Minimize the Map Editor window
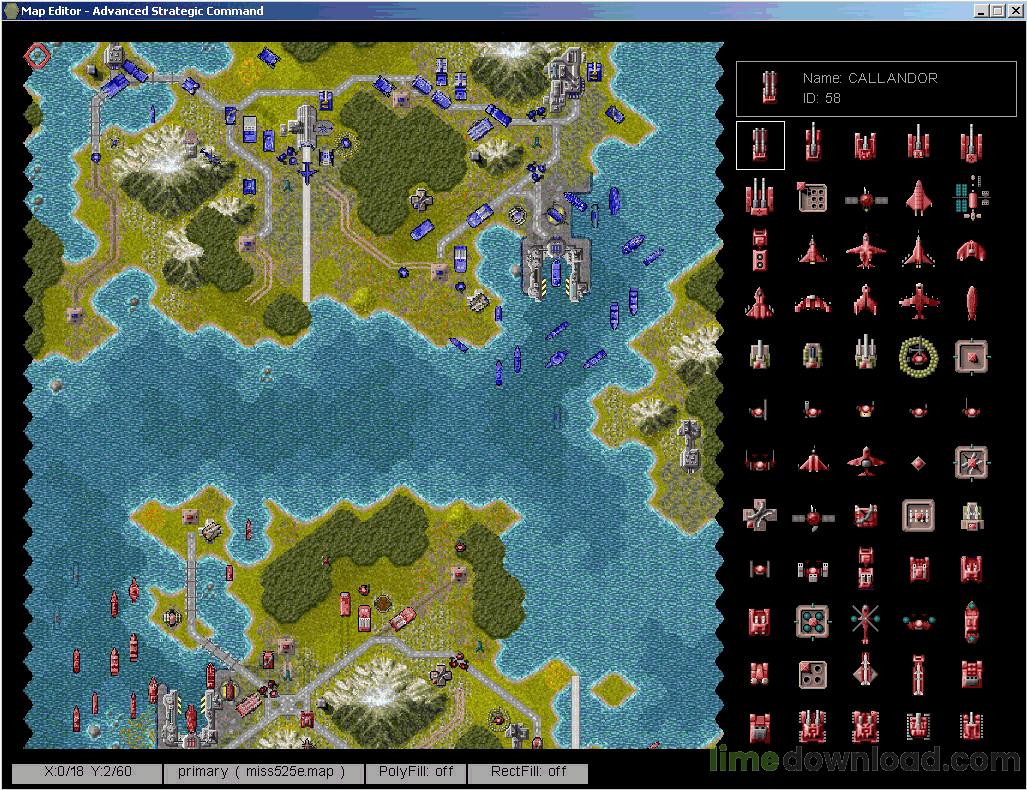 pos(980,11)
